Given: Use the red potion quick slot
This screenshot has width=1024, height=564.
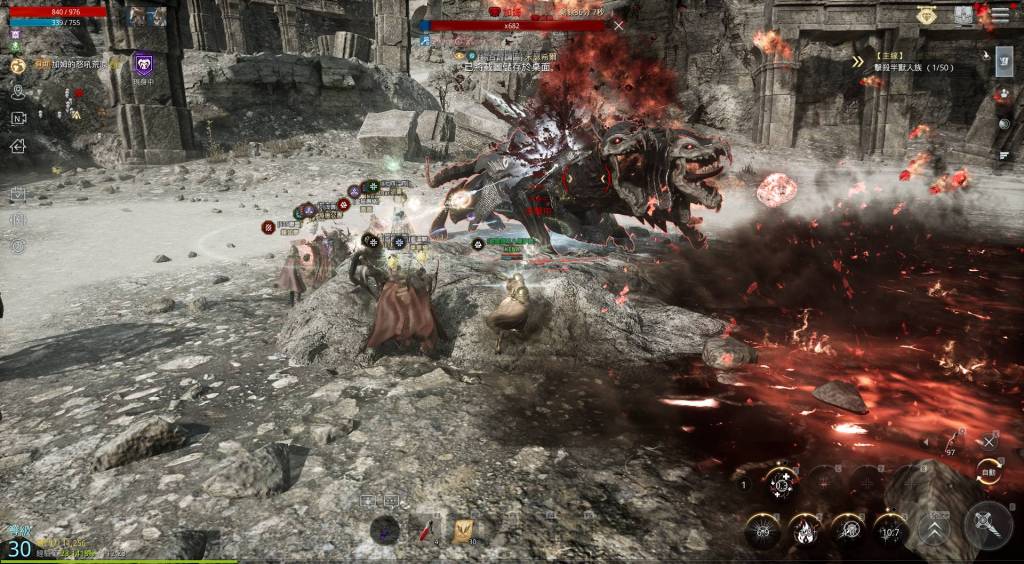Looking at the screenshot, I should click(x=427, y=529).
